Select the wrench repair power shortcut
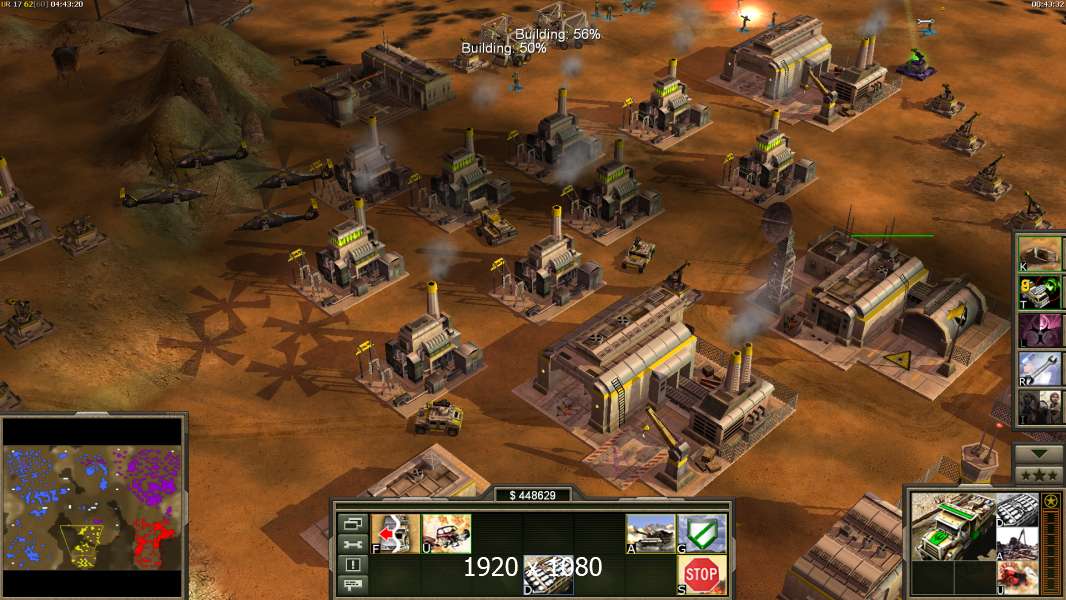1066x600 pixels. pos(1039,369)
